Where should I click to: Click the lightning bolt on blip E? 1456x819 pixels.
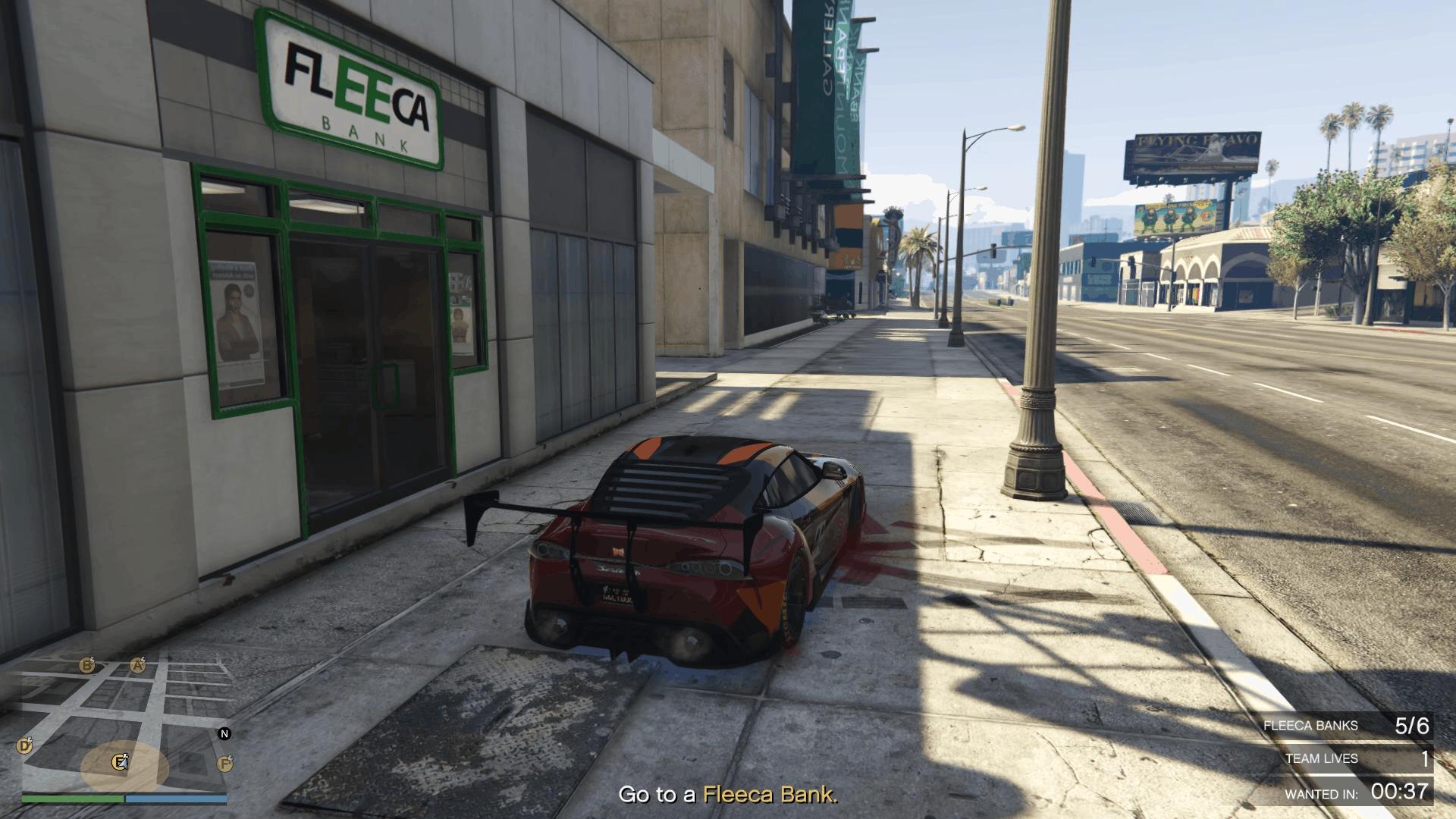[126, 756]
